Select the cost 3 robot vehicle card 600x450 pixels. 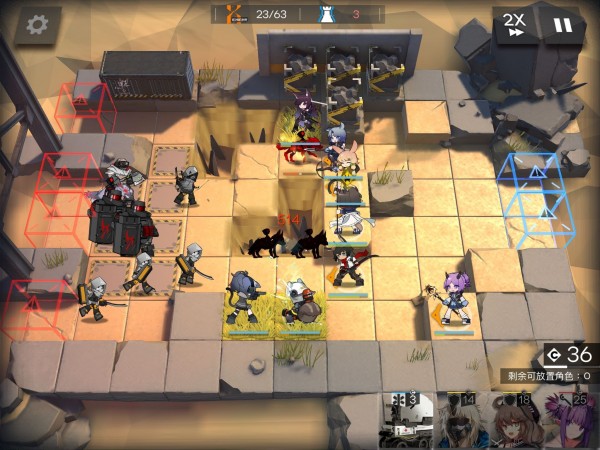pos(408,422)
